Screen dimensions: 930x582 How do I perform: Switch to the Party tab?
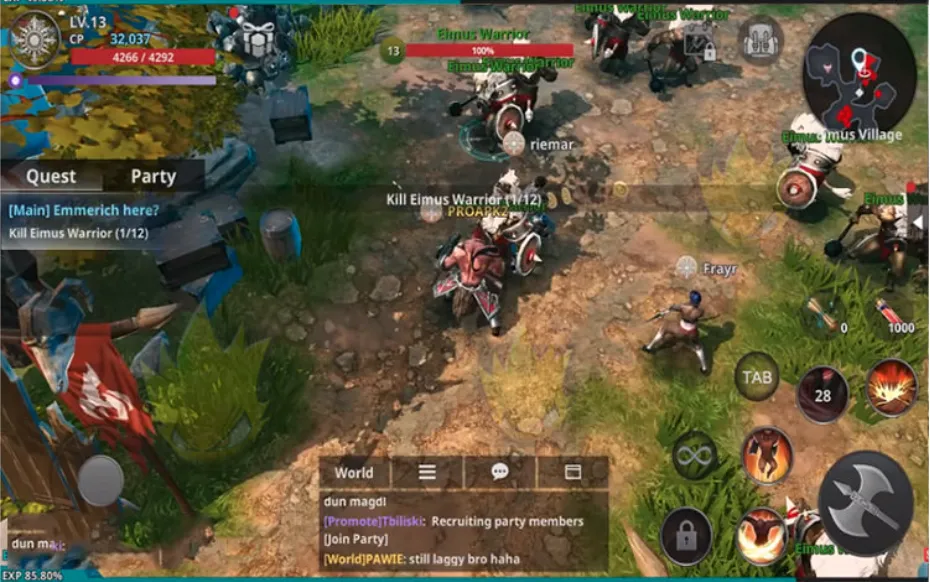[x=153, y=176]
